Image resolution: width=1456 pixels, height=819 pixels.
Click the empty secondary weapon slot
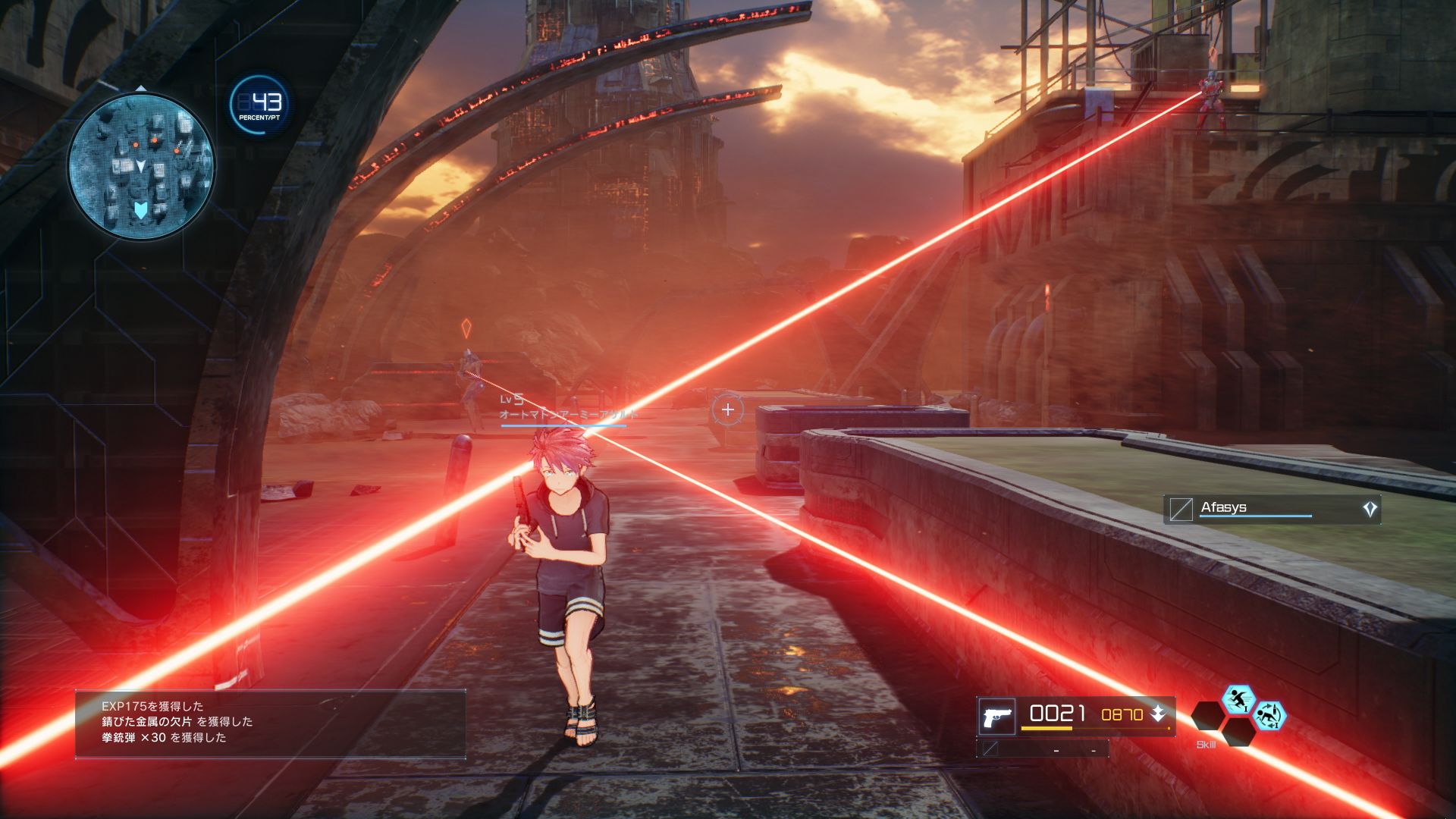tap(1043, 749)
